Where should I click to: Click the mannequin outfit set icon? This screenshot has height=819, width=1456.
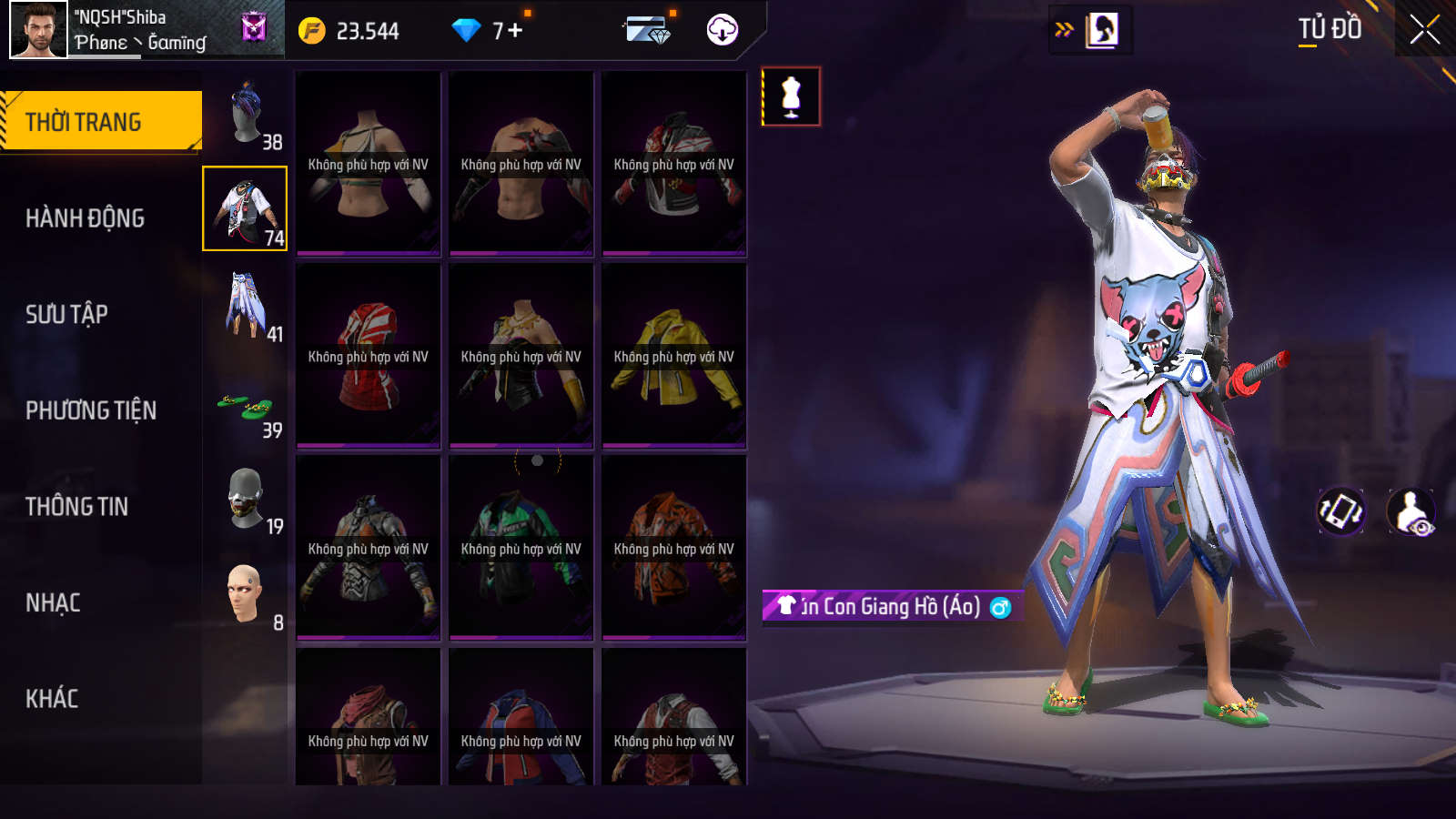791,96
